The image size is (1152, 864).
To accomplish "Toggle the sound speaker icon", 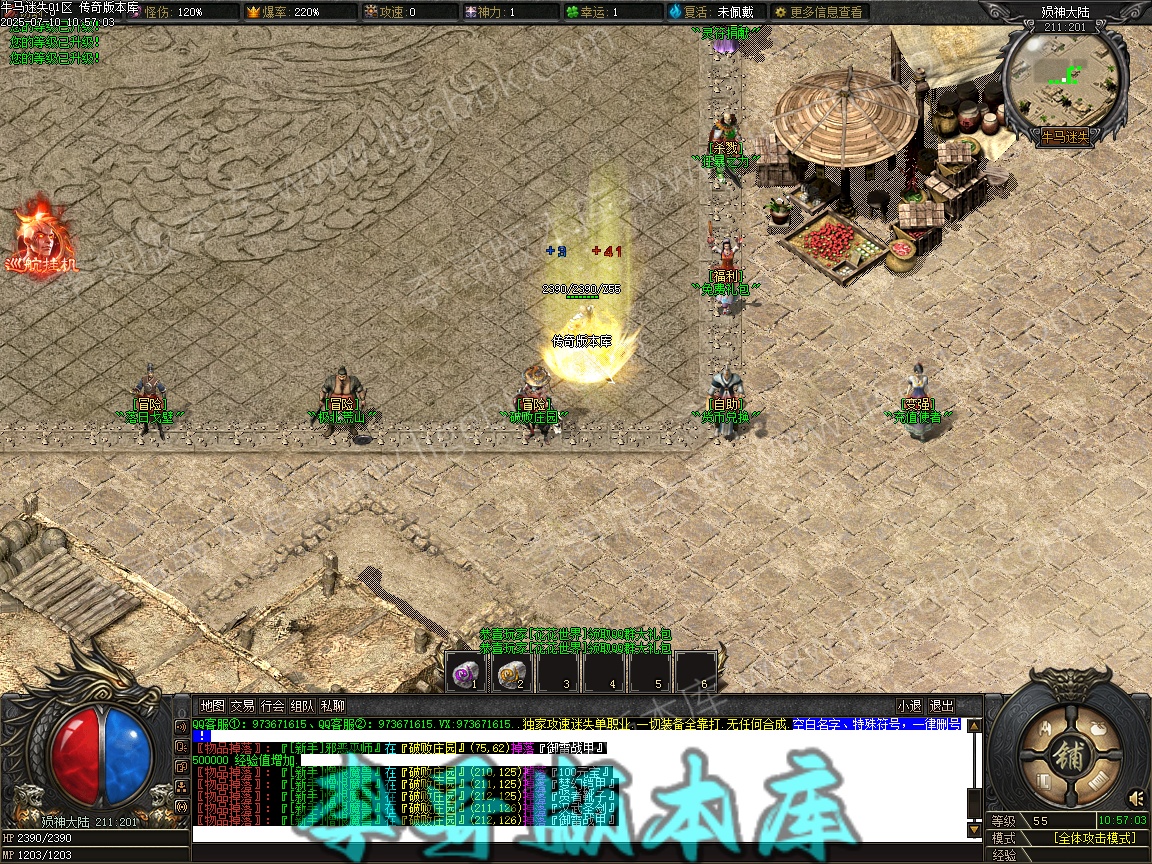I will pyautogui.click(x=1137, y=797).
